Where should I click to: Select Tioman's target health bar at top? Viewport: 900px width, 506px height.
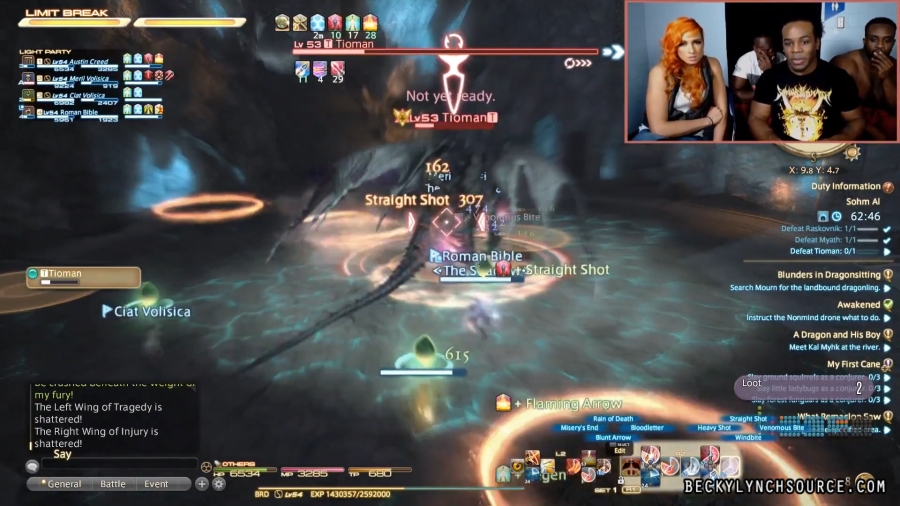click(446, 51)
